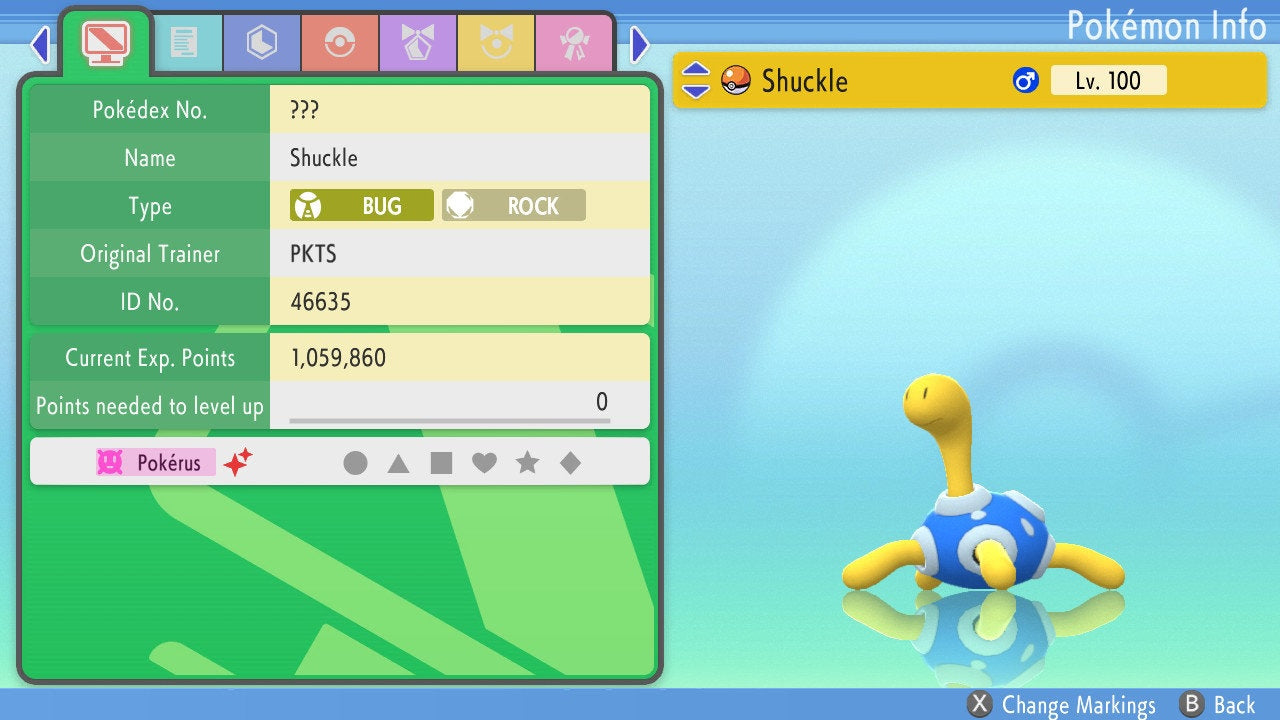Select the green Pokémon Info tab
Viewport: 1280px width, 720px height.
tap(105, 41)
